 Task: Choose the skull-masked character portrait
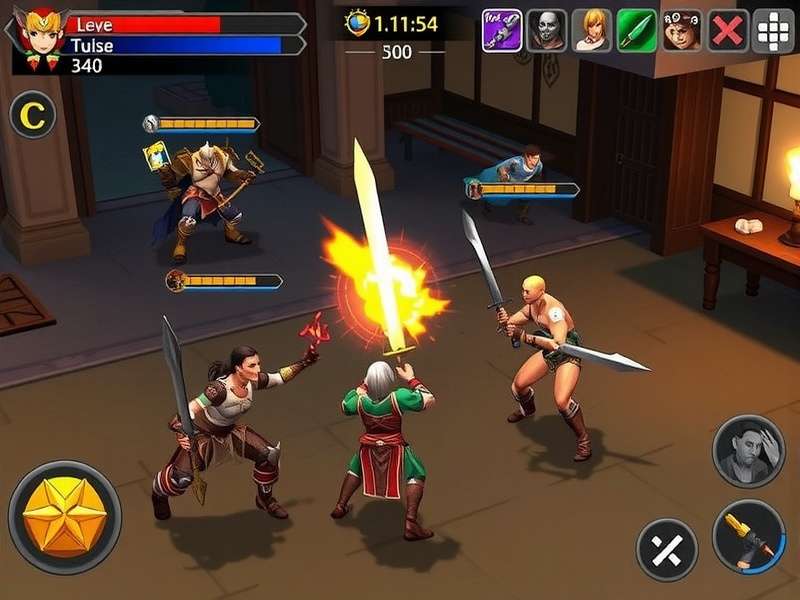[547, 30]
